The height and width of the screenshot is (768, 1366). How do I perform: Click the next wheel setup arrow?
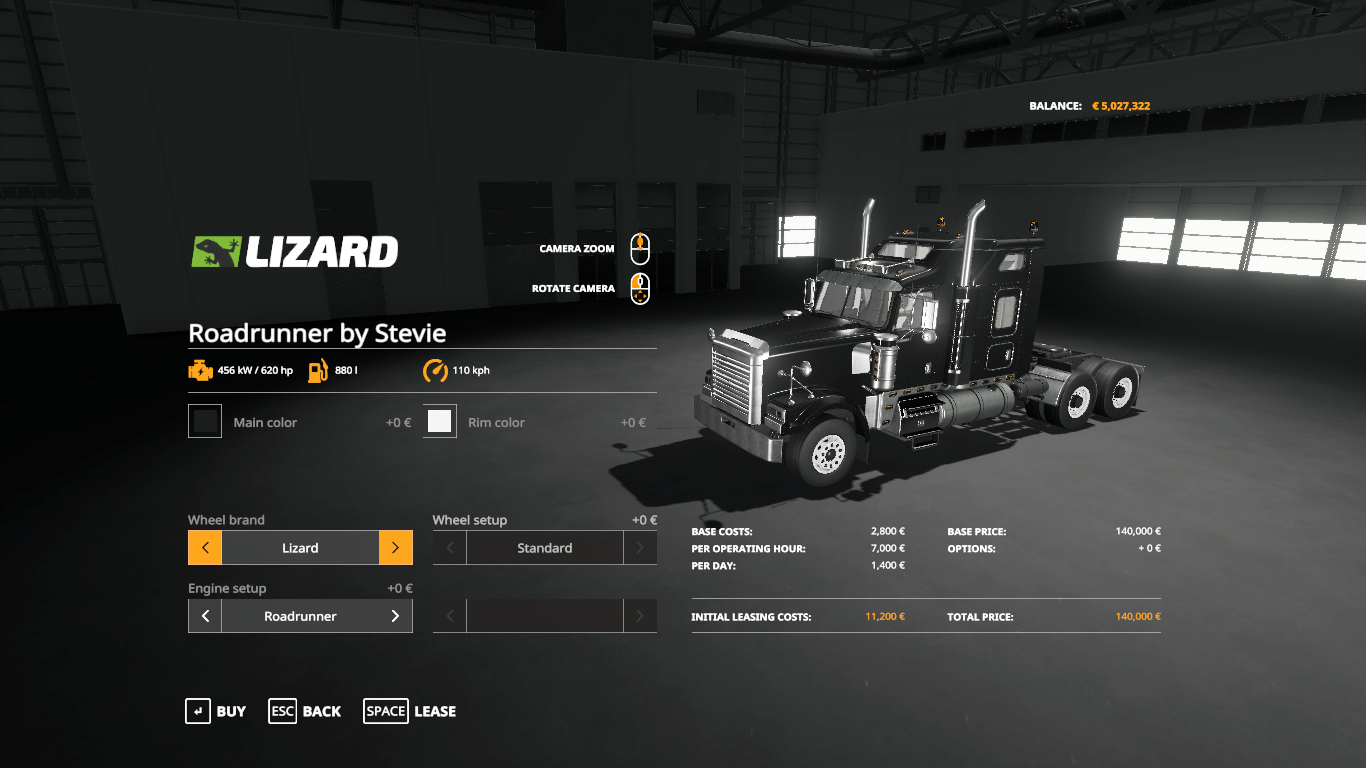640,548
